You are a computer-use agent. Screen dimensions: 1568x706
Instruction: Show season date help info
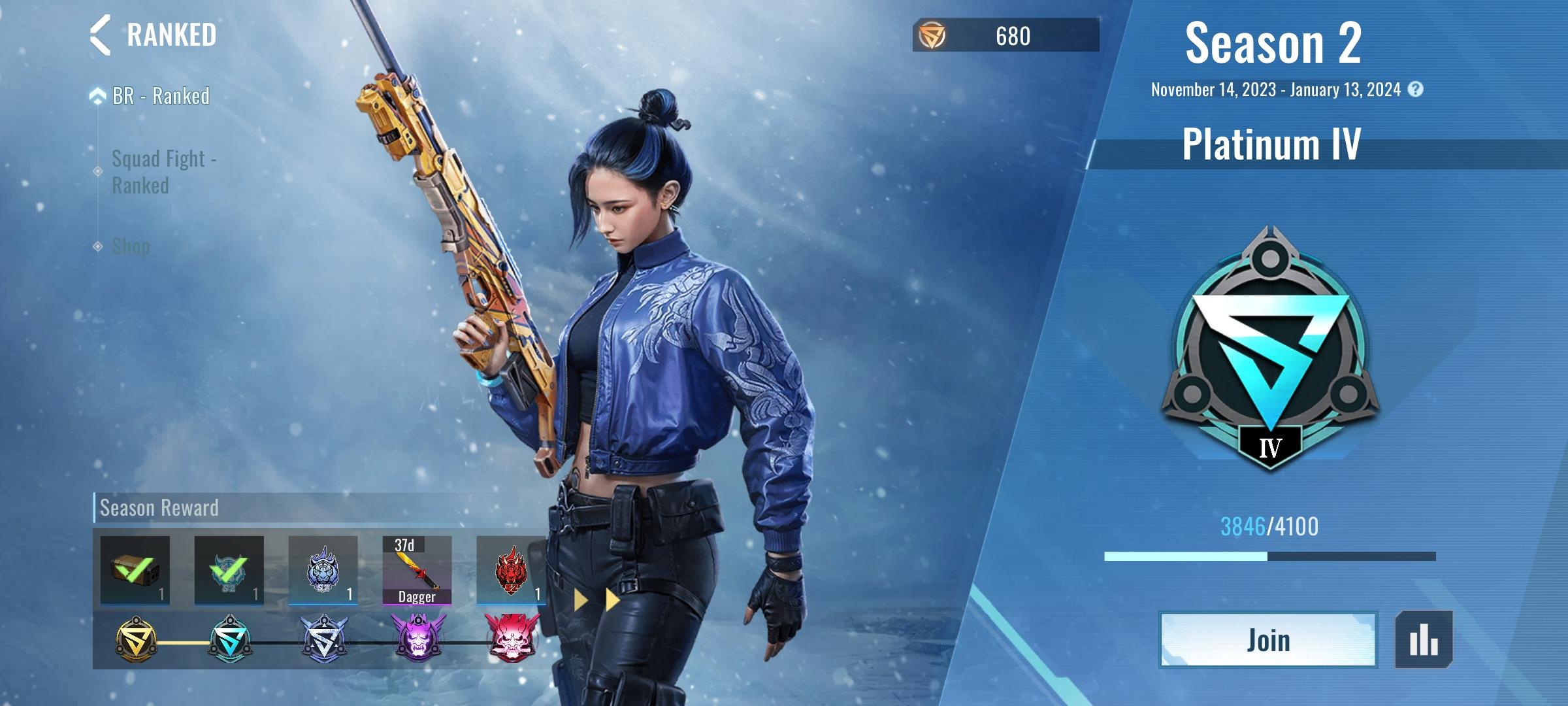click(x=1415, y=90)
